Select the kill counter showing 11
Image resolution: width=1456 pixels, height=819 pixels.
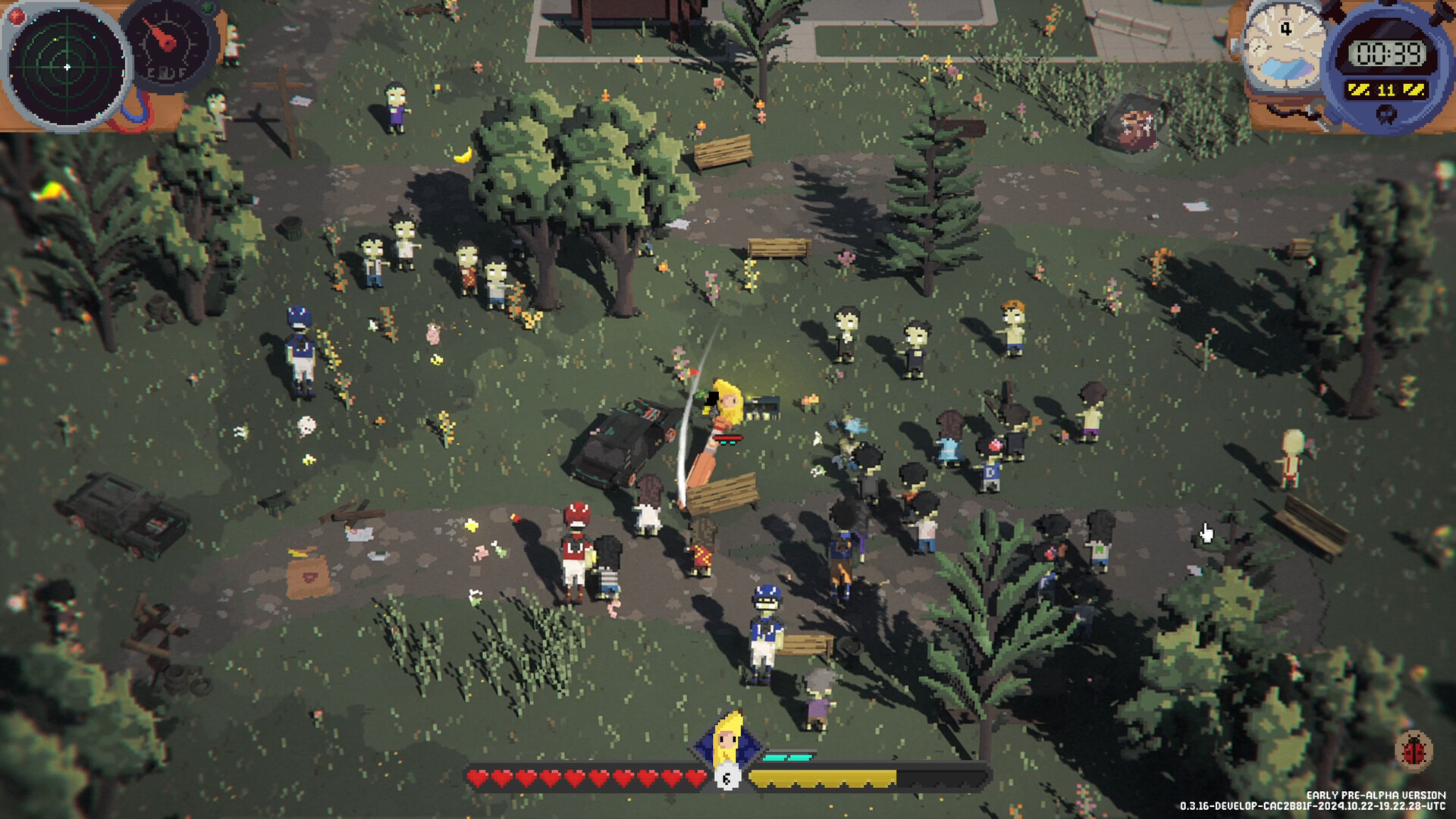(1386, 89)
